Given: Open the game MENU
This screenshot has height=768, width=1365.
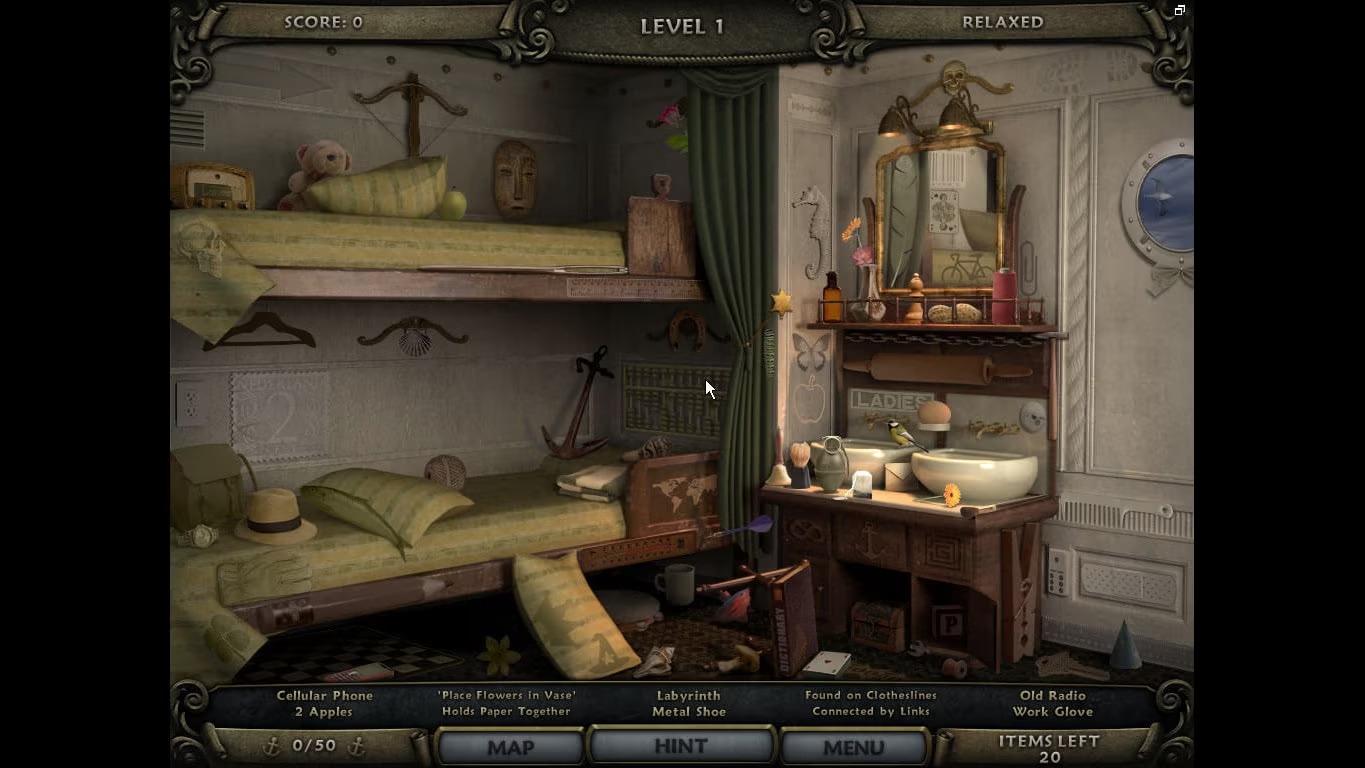Looking at the screenshot, I should pos(853,747).
